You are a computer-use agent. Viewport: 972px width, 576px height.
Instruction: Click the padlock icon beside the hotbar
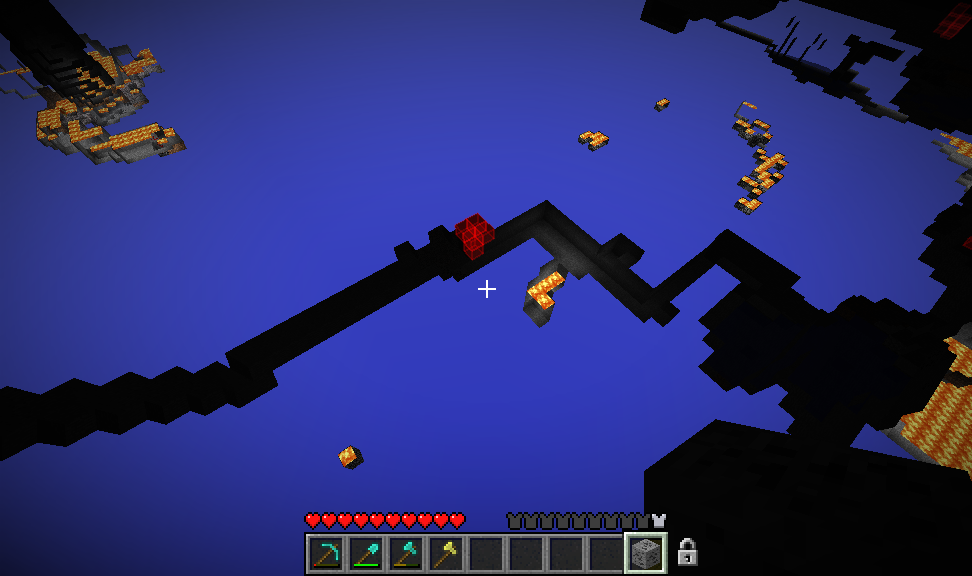687,552
